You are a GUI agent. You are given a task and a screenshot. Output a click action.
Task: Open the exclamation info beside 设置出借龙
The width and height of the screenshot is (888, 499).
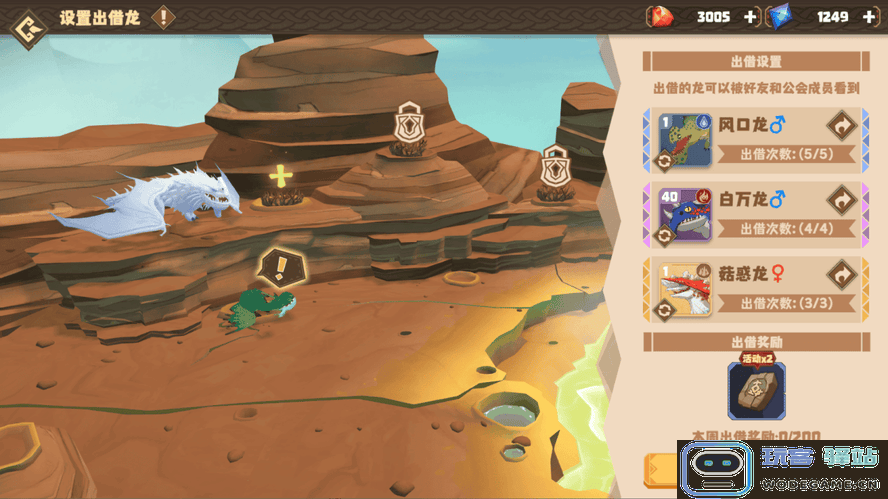point(163,18)
